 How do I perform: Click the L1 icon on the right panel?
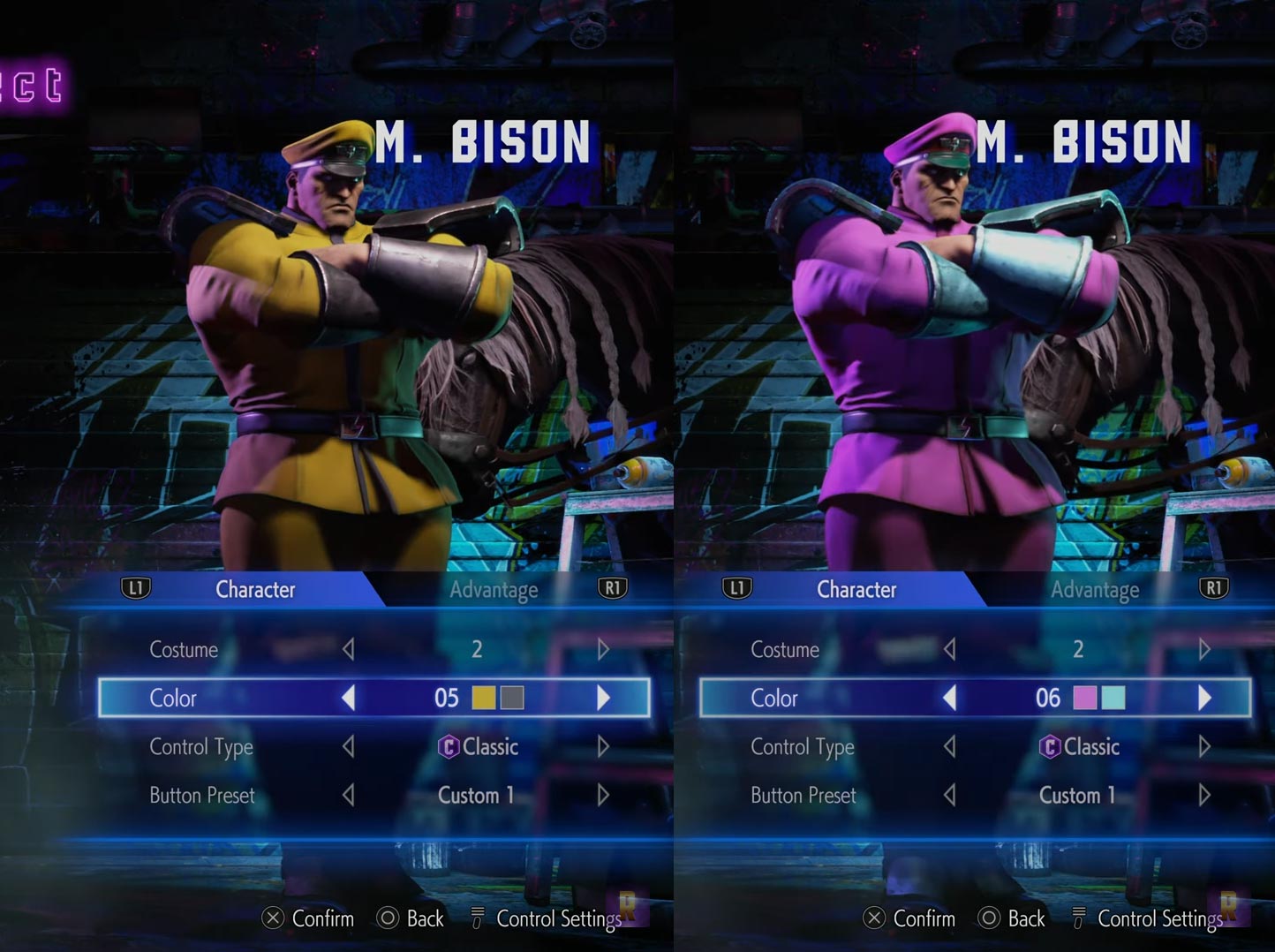(x=738, y=587)
